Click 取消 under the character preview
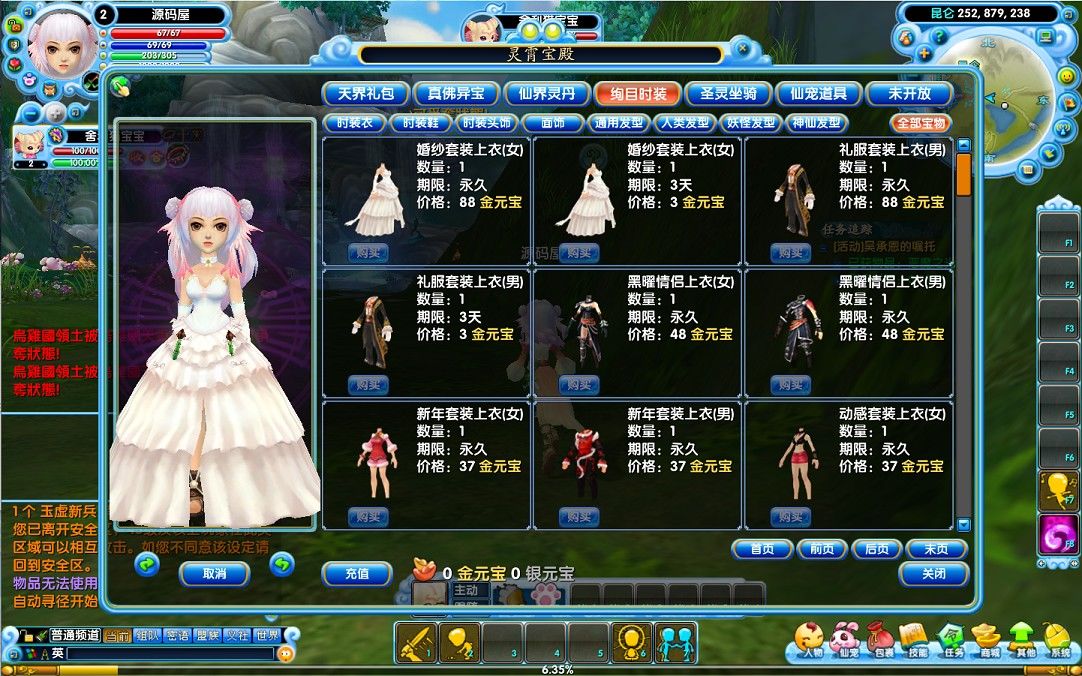This screenshot has width=1082, height=676. (214, 574)
